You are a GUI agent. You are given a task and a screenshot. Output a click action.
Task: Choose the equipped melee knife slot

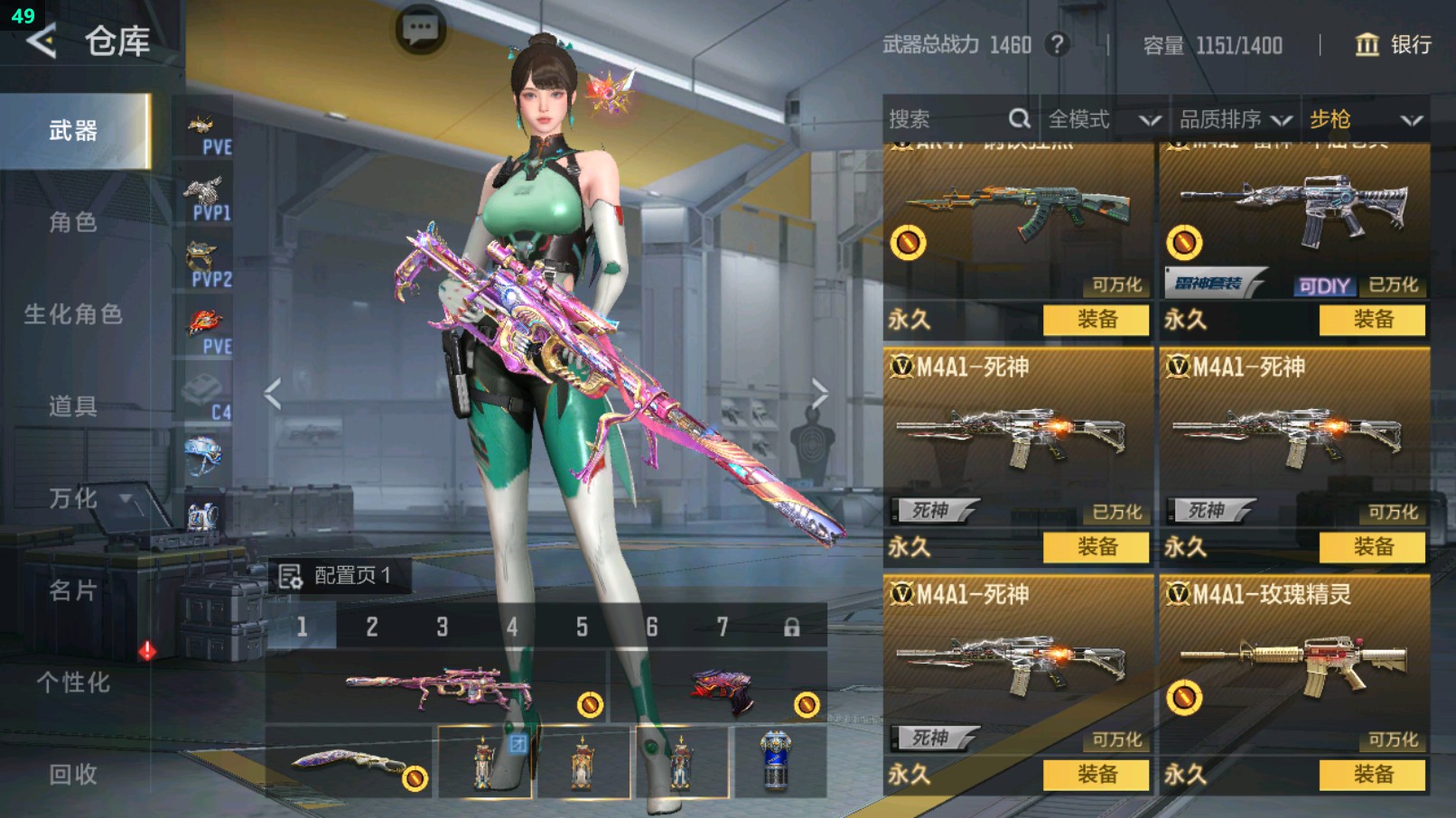coord(350,764)
